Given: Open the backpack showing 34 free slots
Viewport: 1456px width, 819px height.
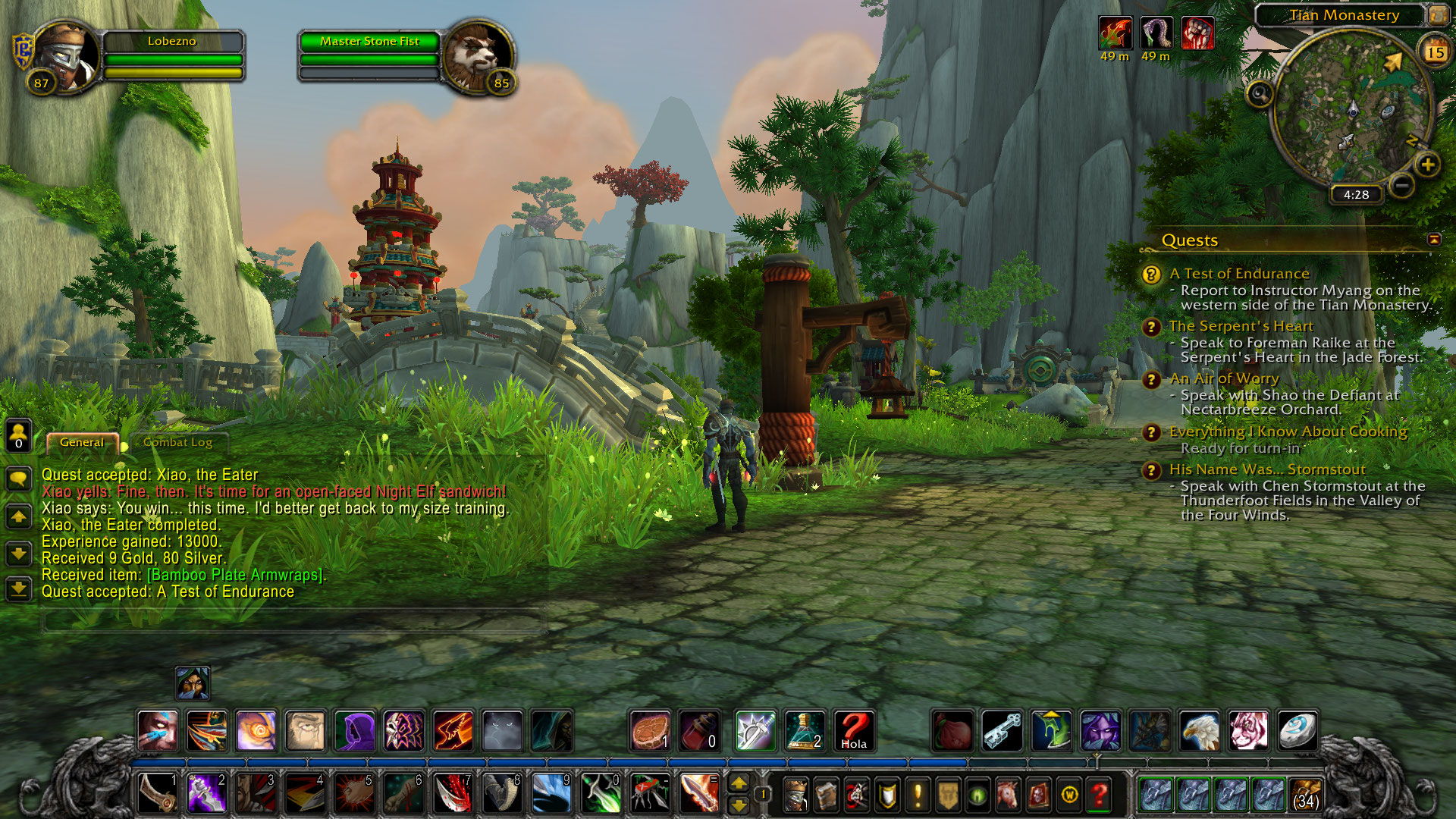Looking at the screenshot, I should 1305,795.
